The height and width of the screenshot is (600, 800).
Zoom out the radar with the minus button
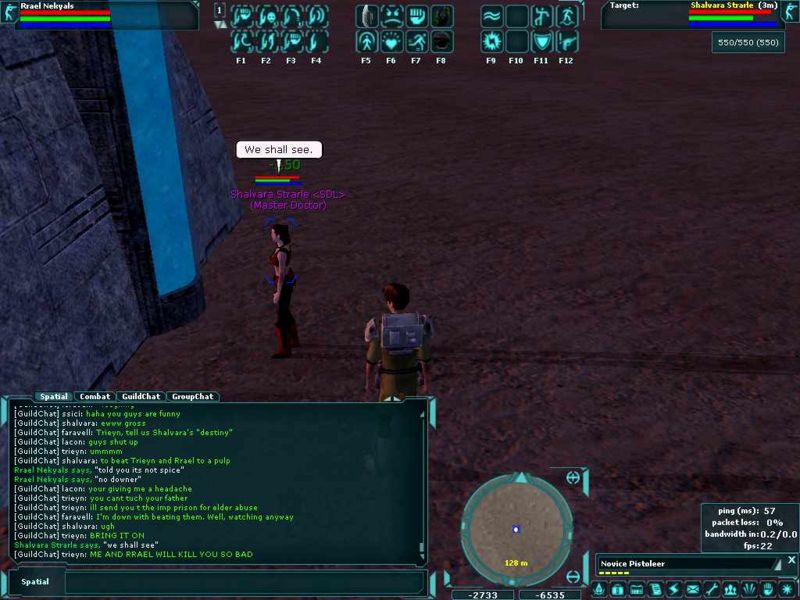(573, 576)
